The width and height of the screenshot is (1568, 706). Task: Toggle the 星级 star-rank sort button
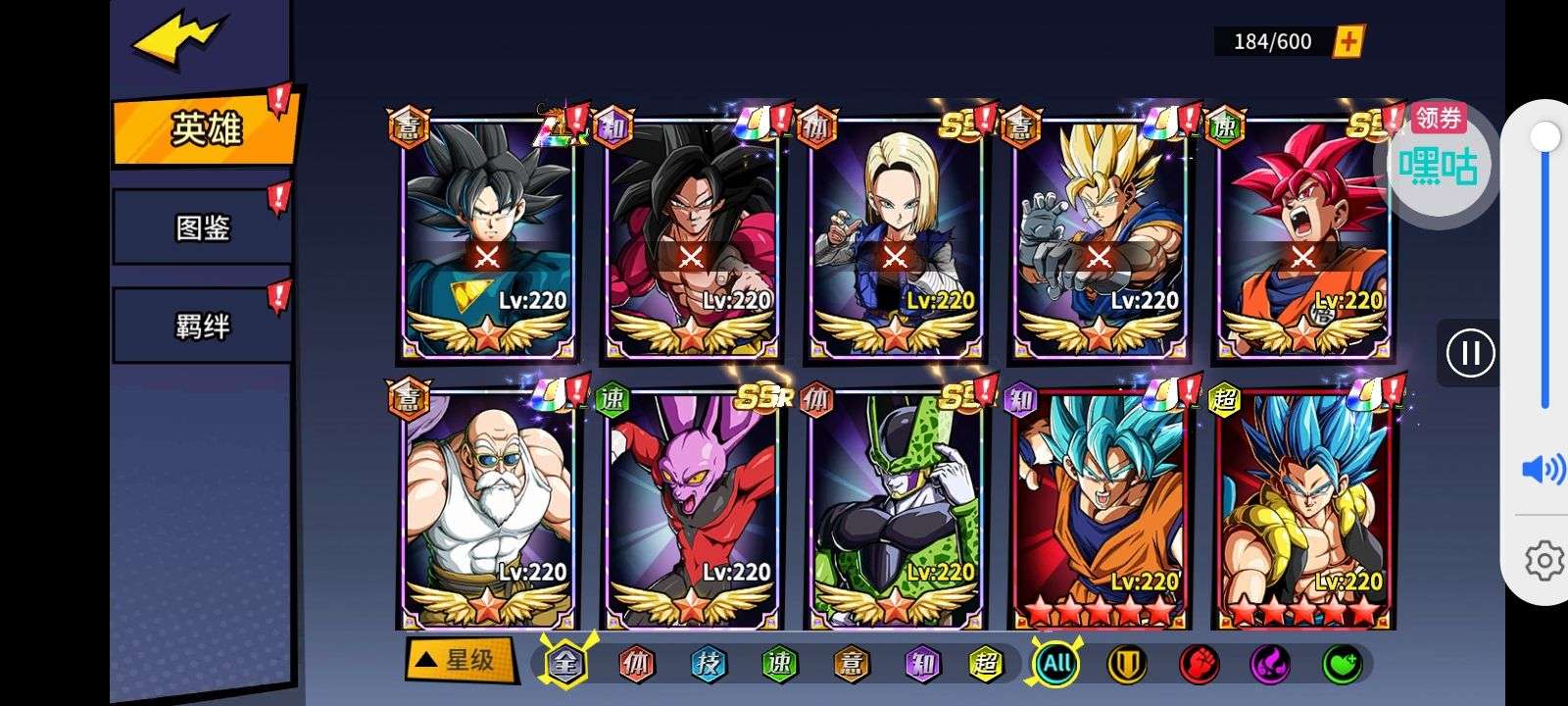(460, 660)
